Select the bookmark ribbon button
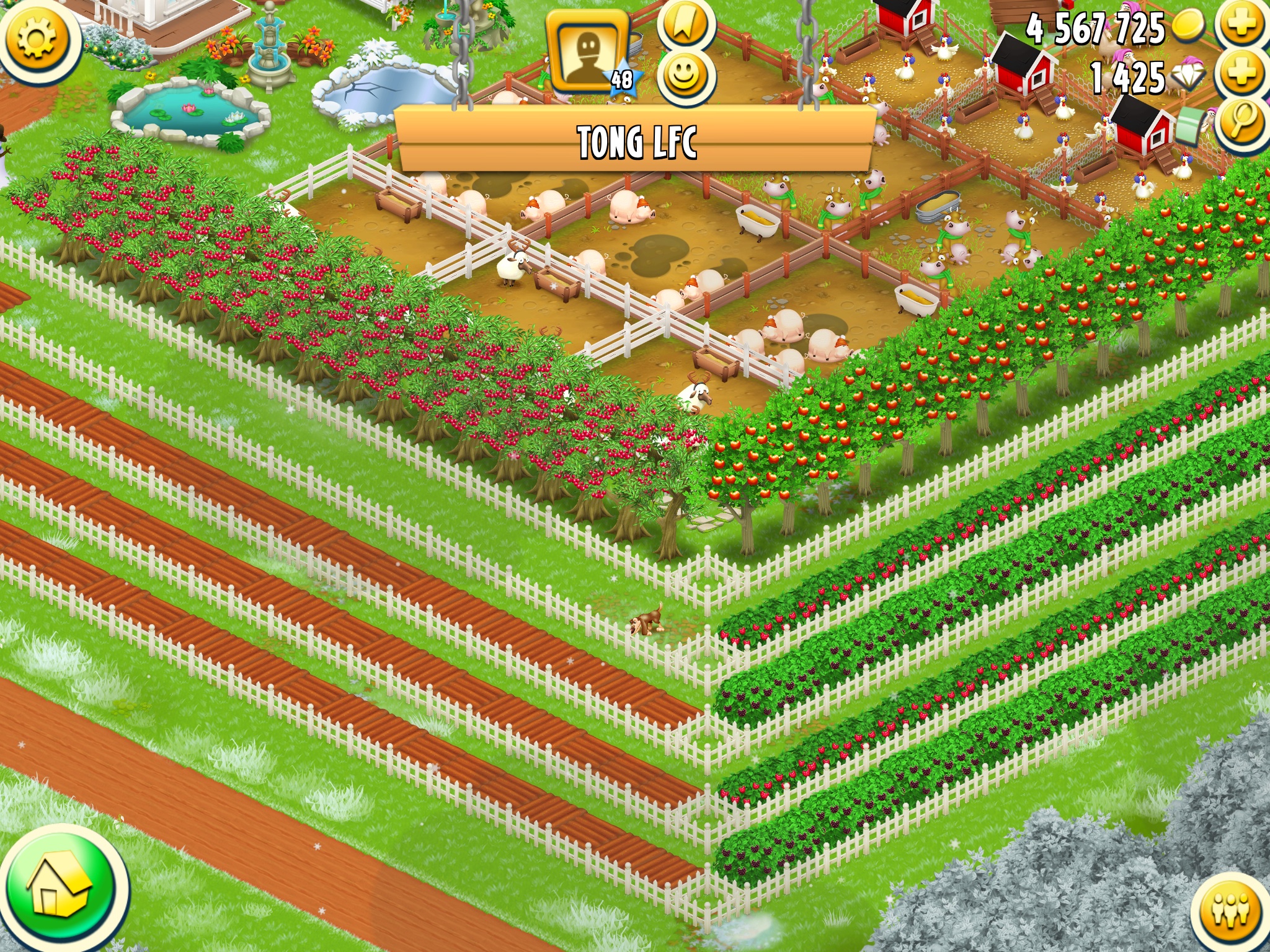 pos(685,25)
